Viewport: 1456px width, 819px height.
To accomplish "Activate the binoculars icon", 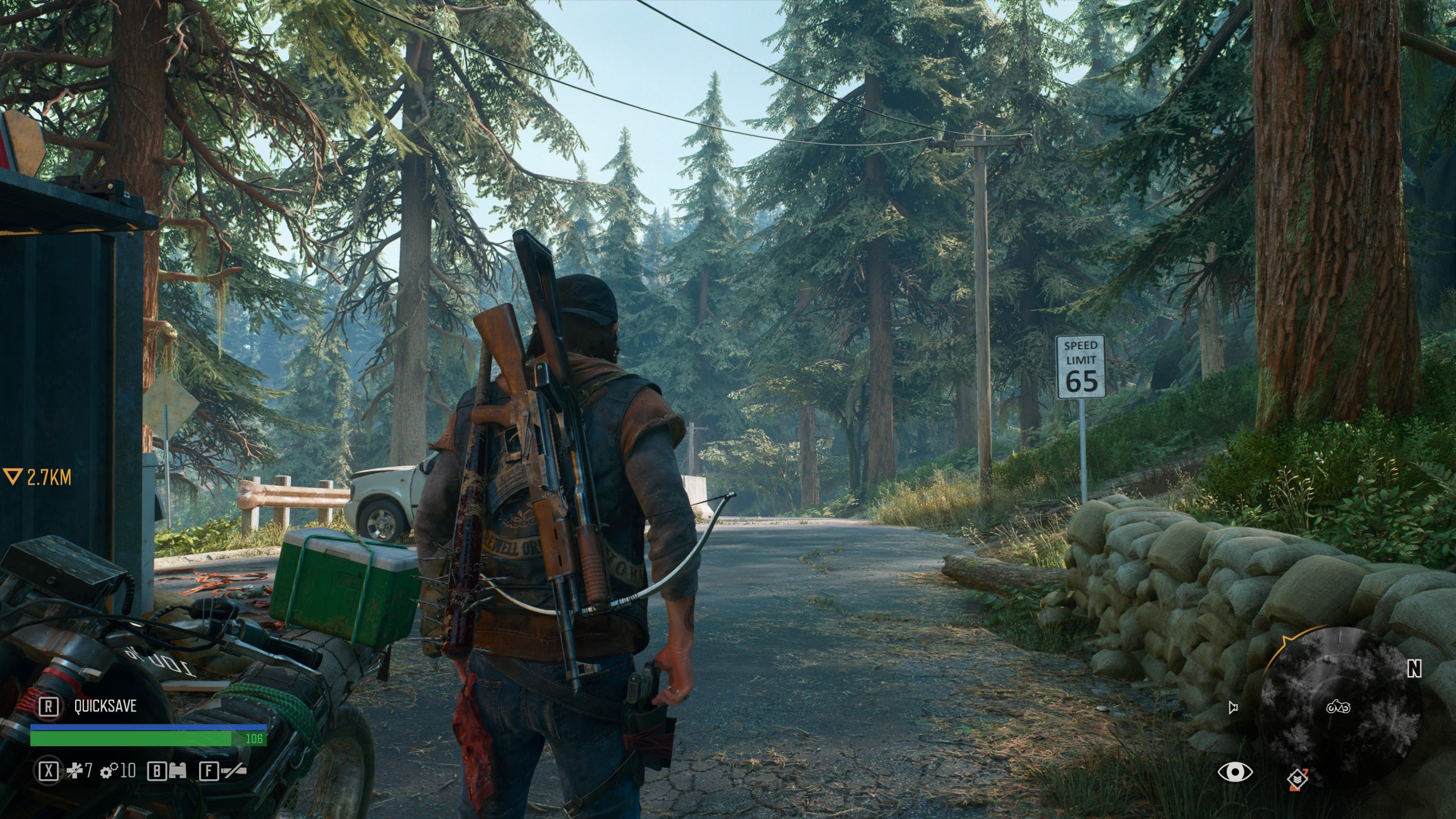I will [x=177, y=771].
